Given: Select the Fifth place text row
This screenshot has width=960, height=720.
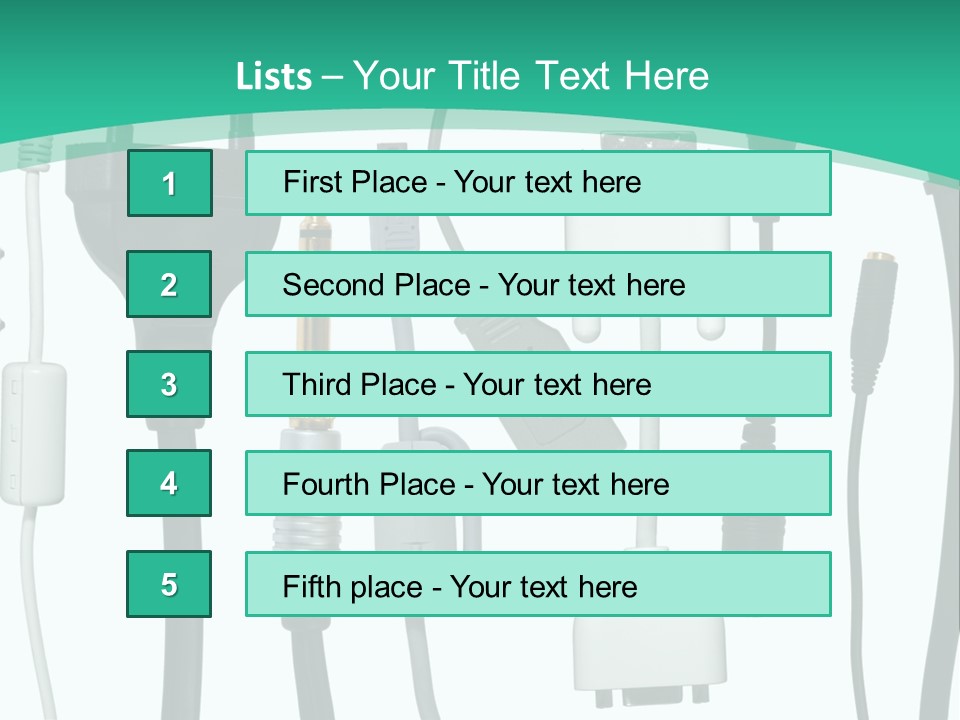Looking at the screenshot, I should 538,584.
